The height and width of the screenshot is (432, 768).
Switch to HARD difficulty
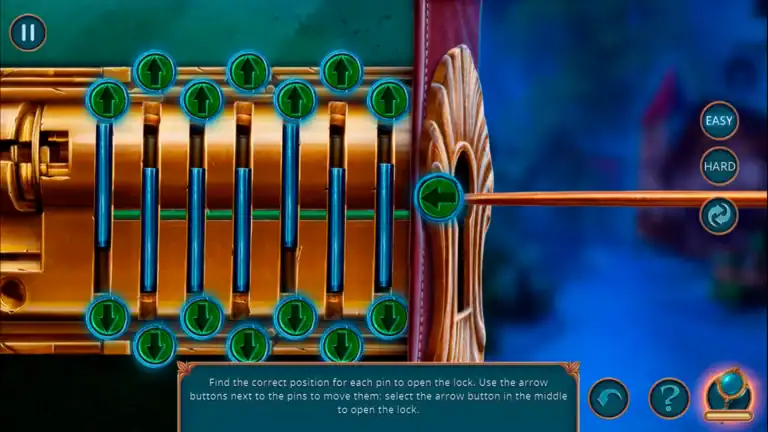[x=719, y=166]
